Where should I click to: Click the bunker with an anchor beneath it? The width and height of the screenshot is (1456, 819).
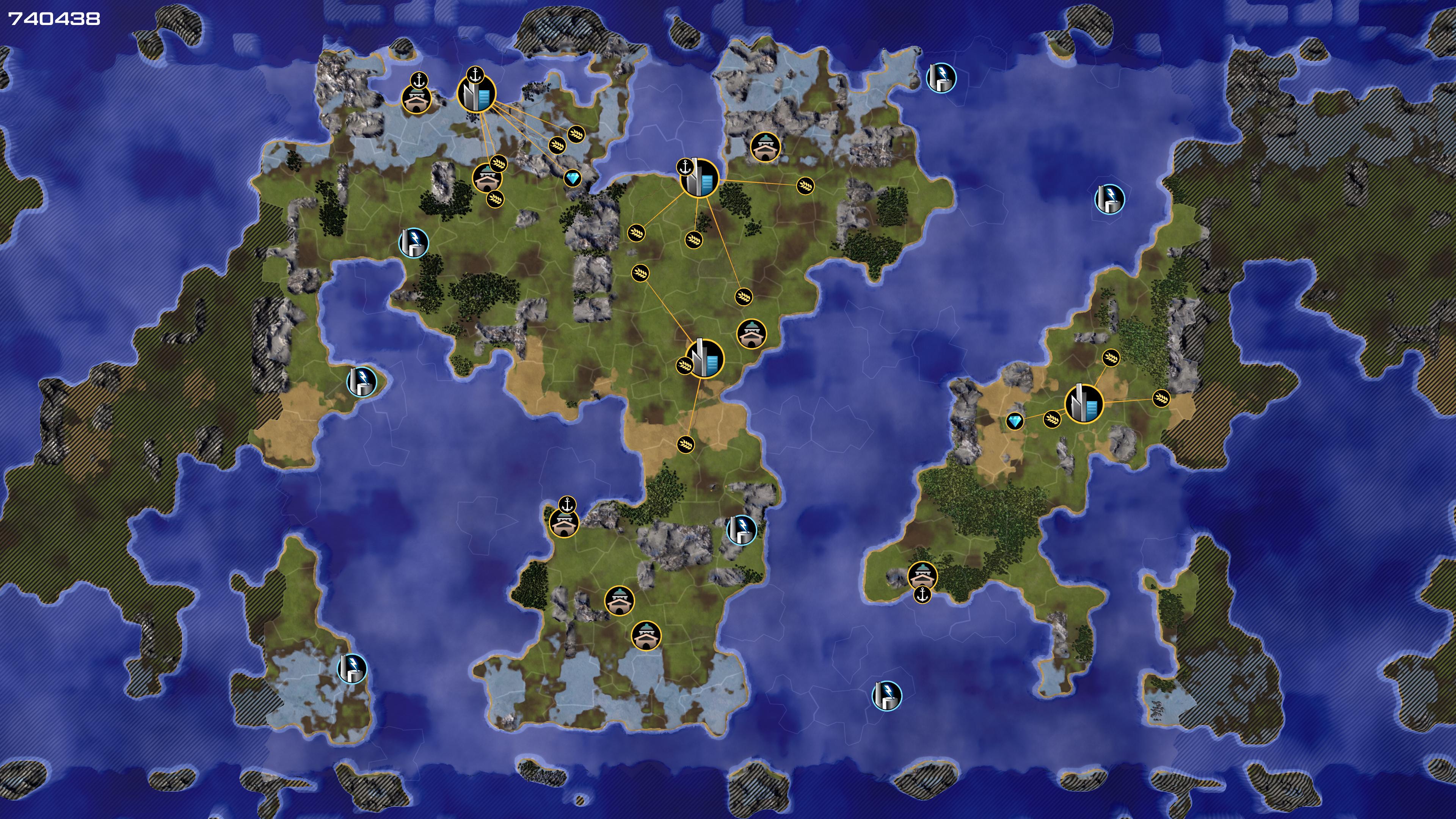tap(922, 576)
